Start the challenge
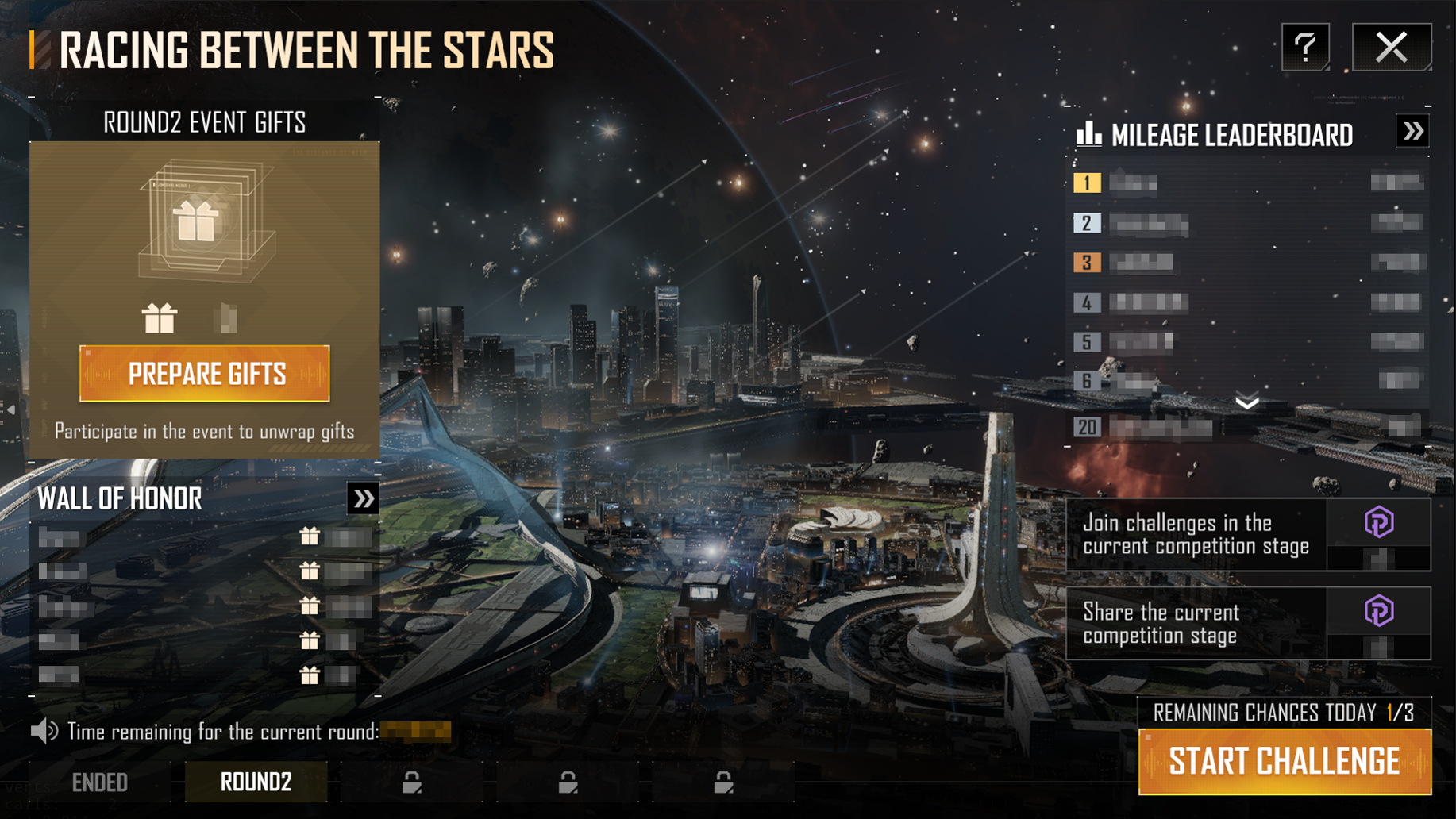This screenshot has height=819, width=1456. click(1284, 762)
